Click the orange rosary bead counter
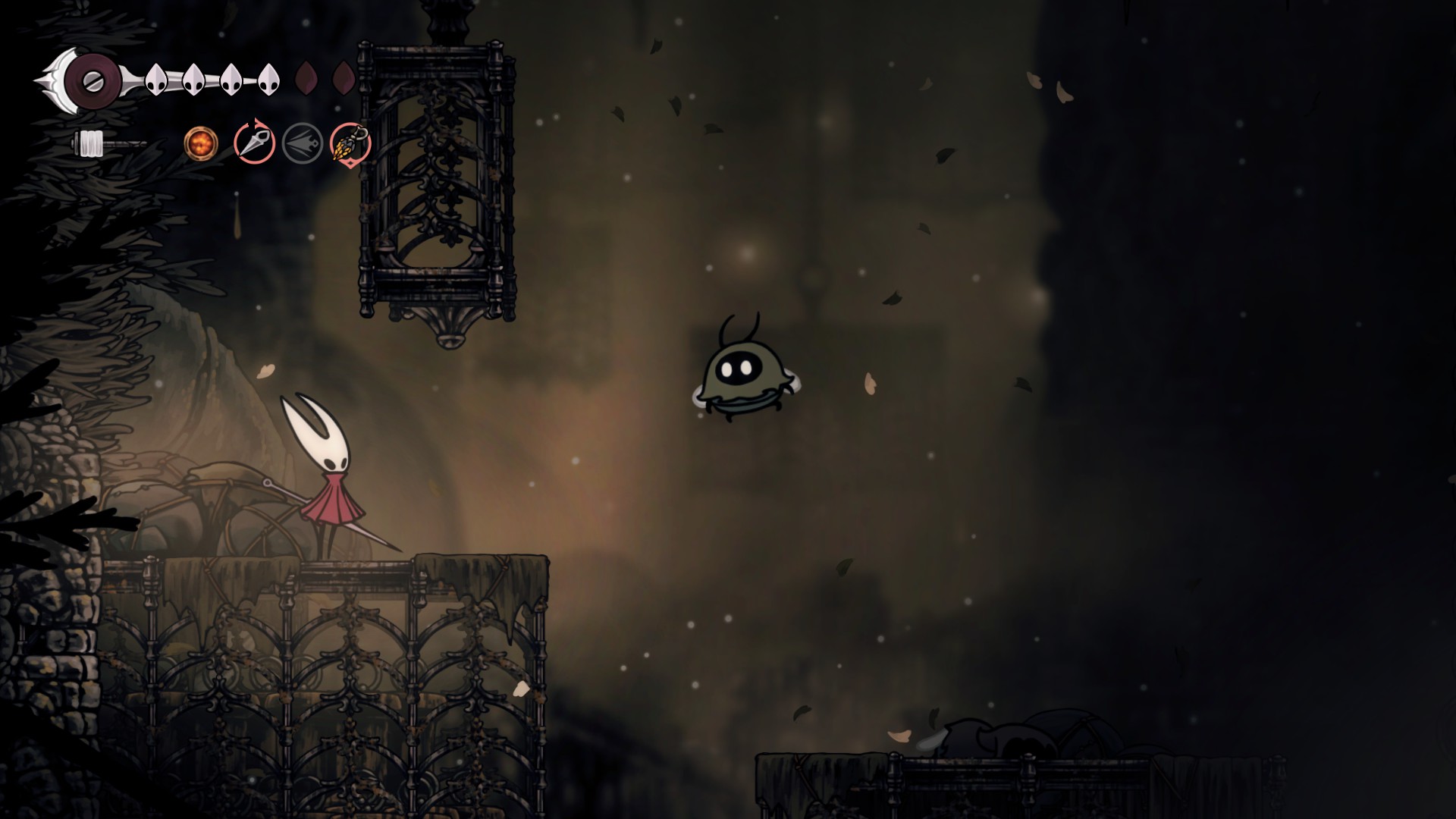 click(x=199, y=144)
